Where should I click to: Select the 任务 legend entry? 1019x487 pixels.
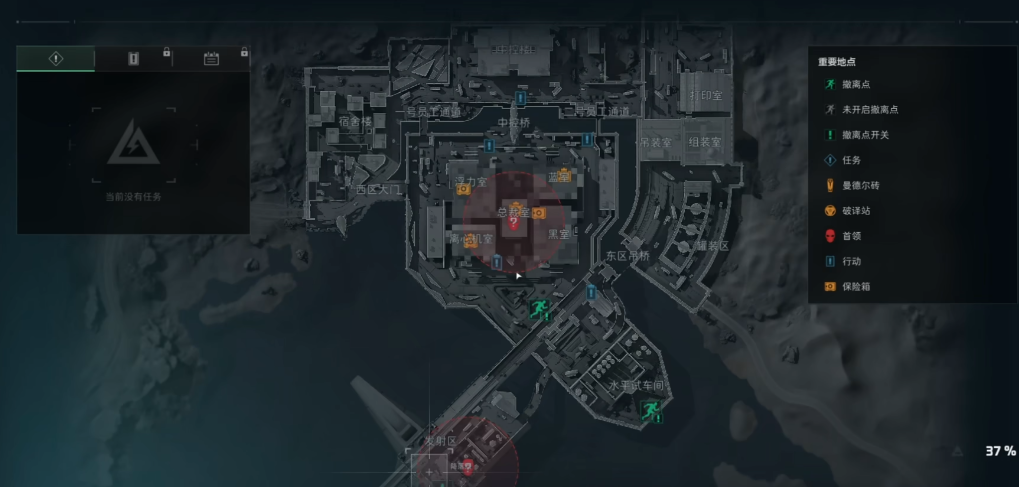tap(851, 160)
